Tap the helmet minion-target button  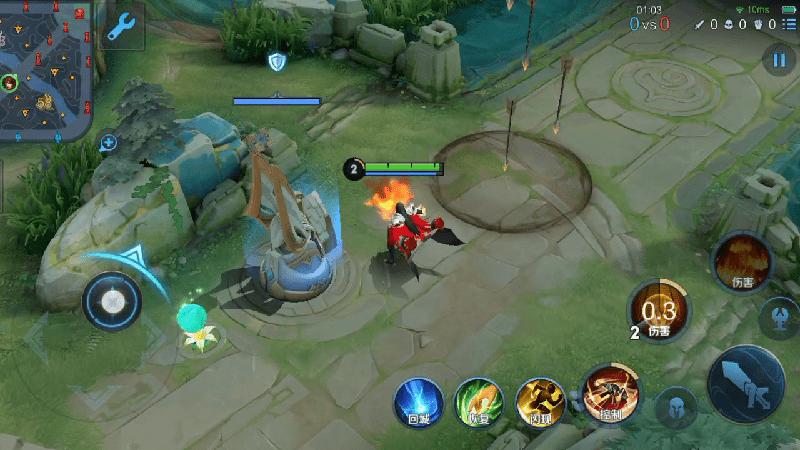[676, 408]
